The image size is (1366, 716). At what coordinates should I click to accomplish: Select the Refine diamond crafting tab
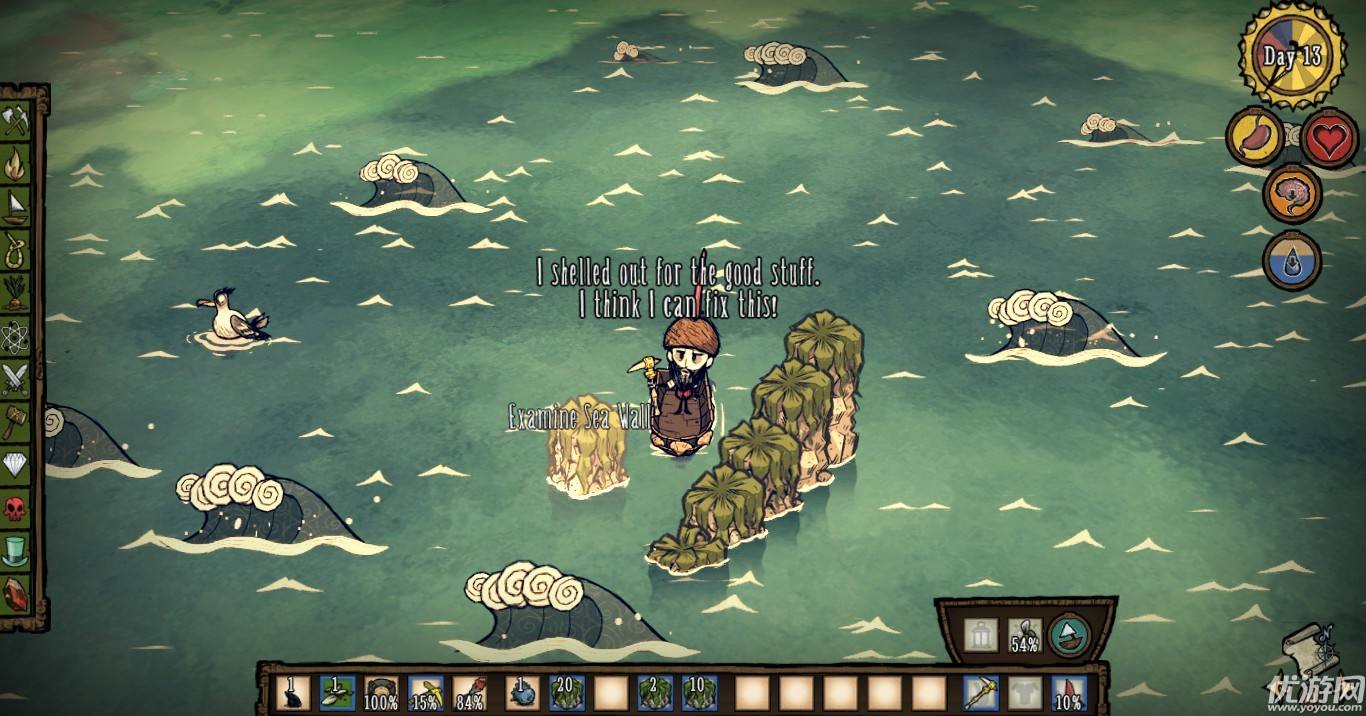(x=15, y=464)
